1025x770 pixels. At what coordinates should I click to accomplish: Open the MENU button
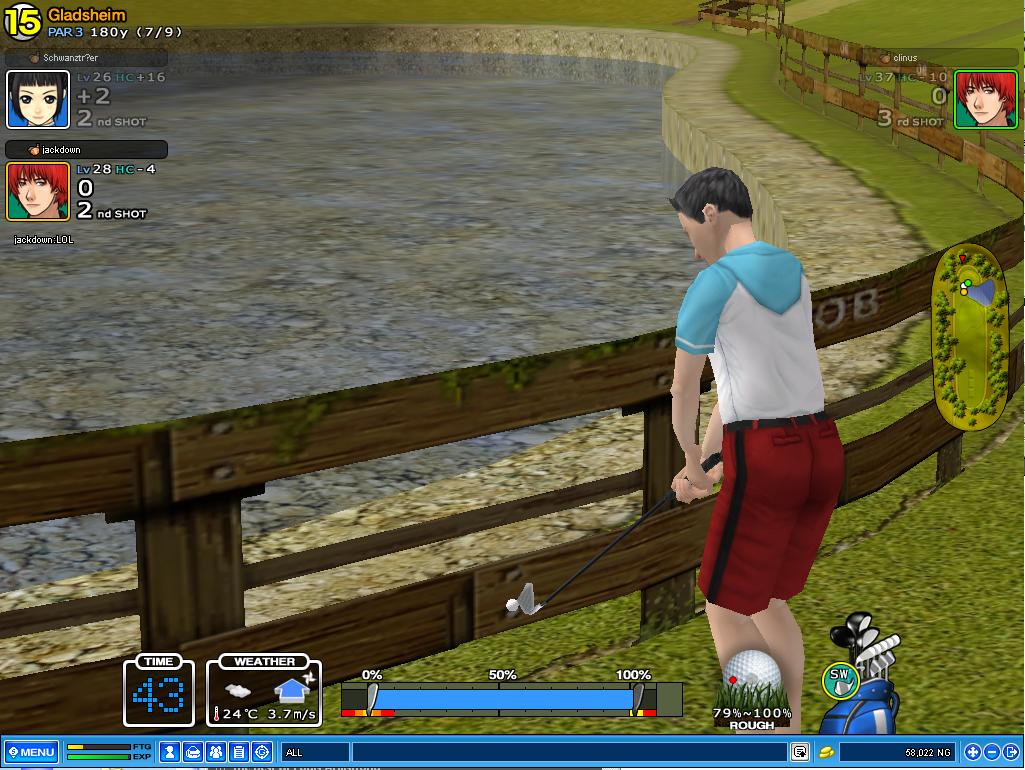[31, 752]
